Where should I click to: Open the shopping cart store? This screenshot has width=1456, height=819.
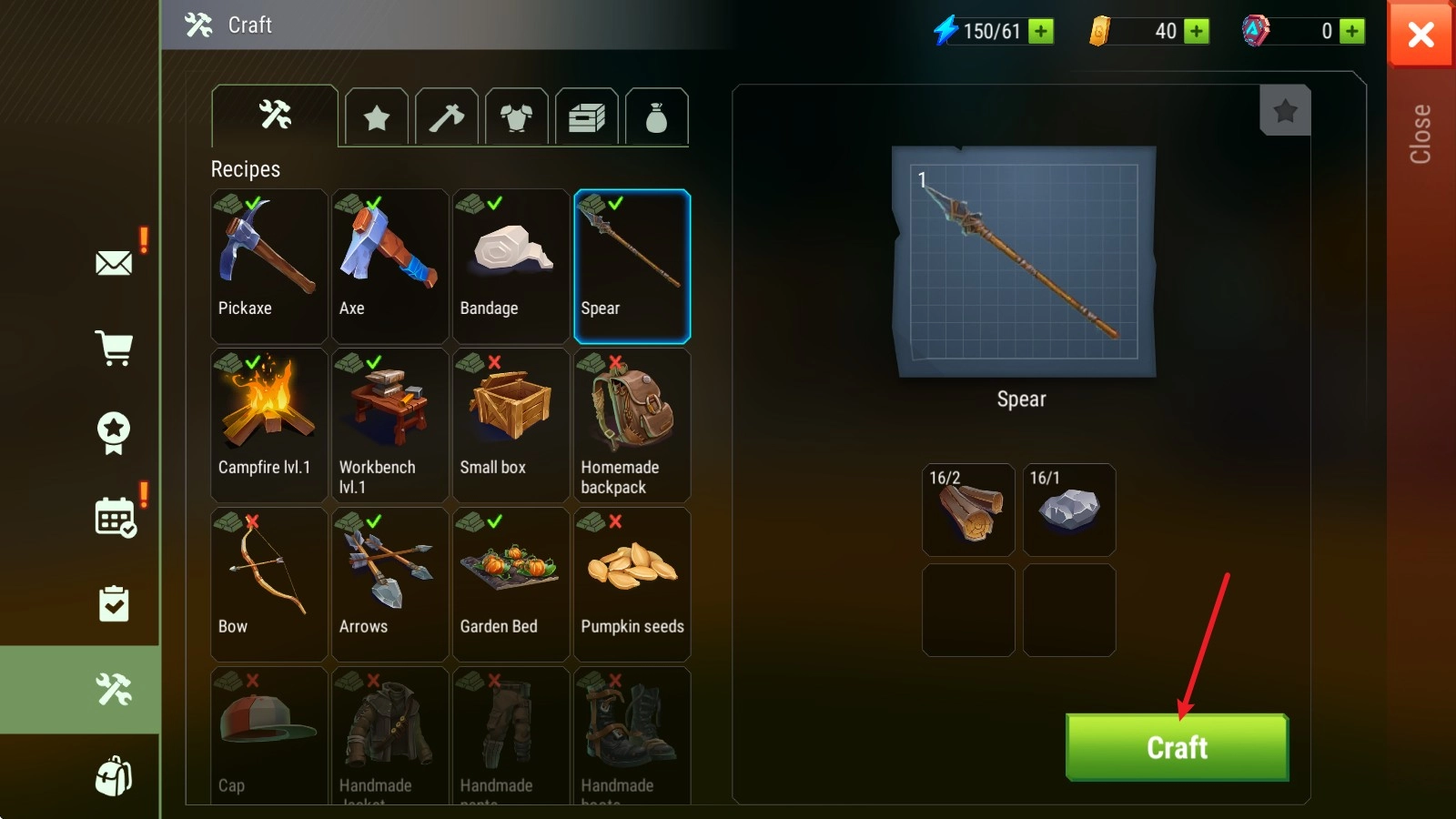tap(114, 348)
